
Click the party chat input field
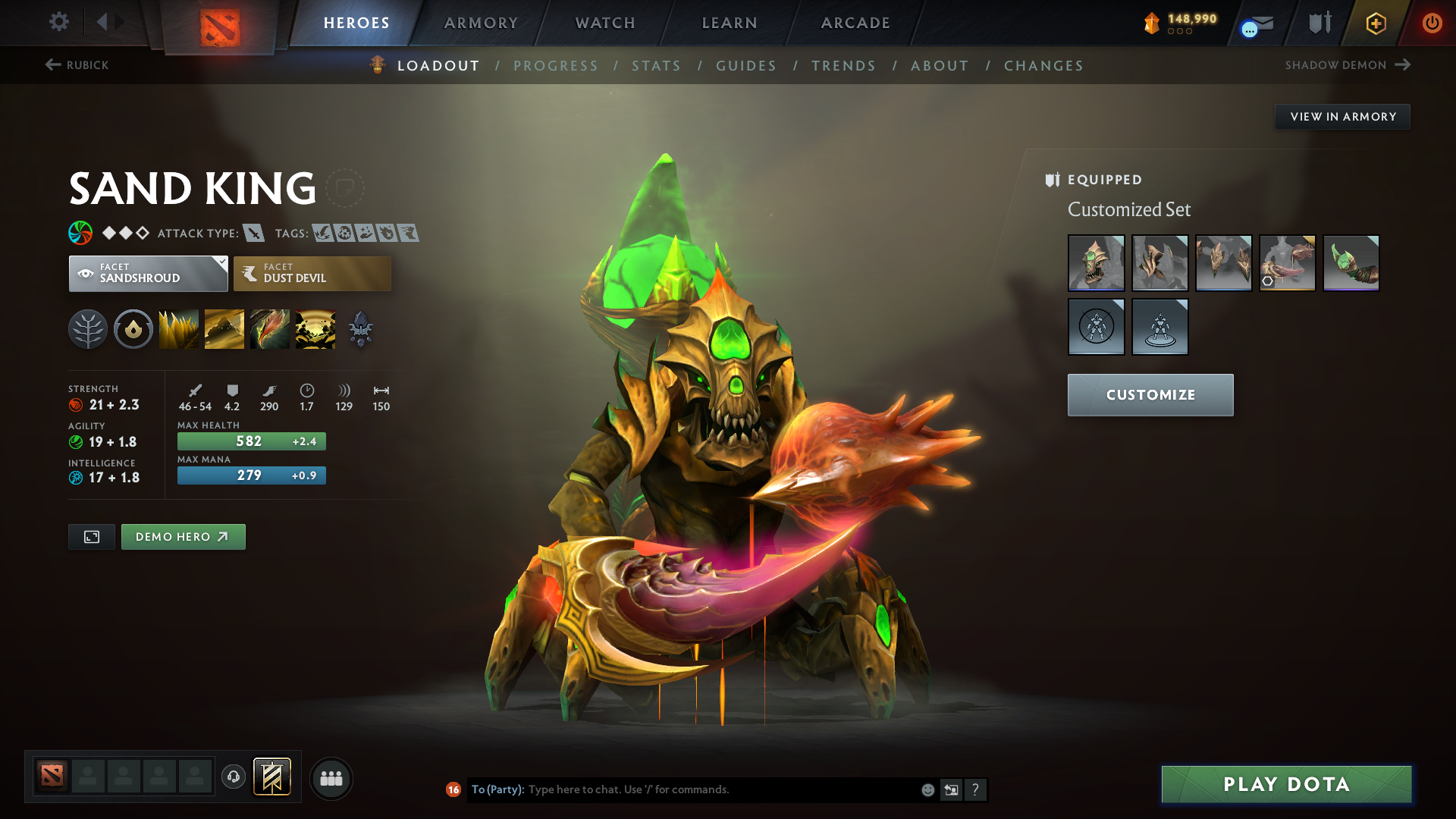(x=682, y=789)
